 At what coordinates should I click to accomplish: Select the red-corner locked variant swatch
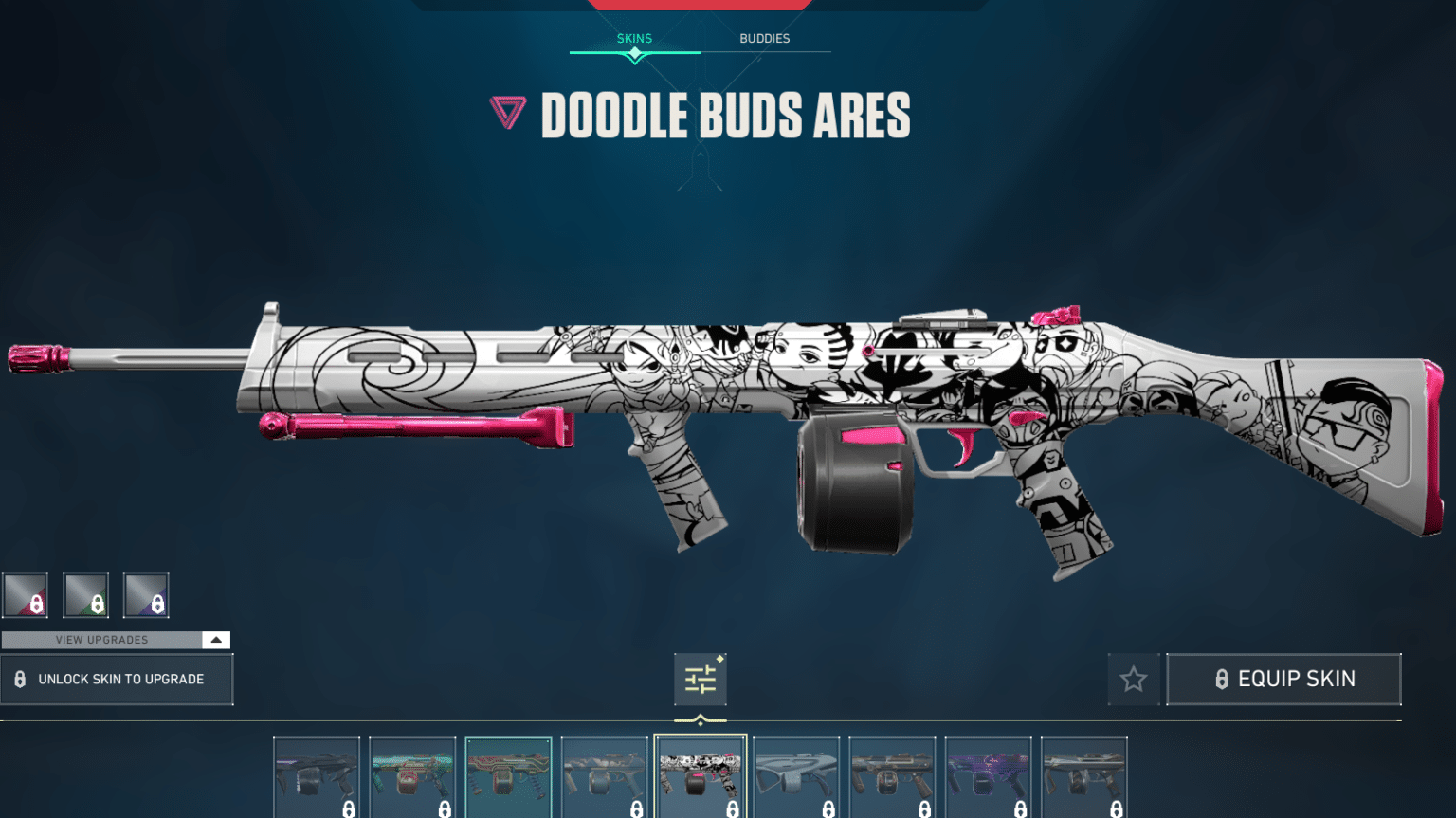pyautogui.click(x=25, y=595)
